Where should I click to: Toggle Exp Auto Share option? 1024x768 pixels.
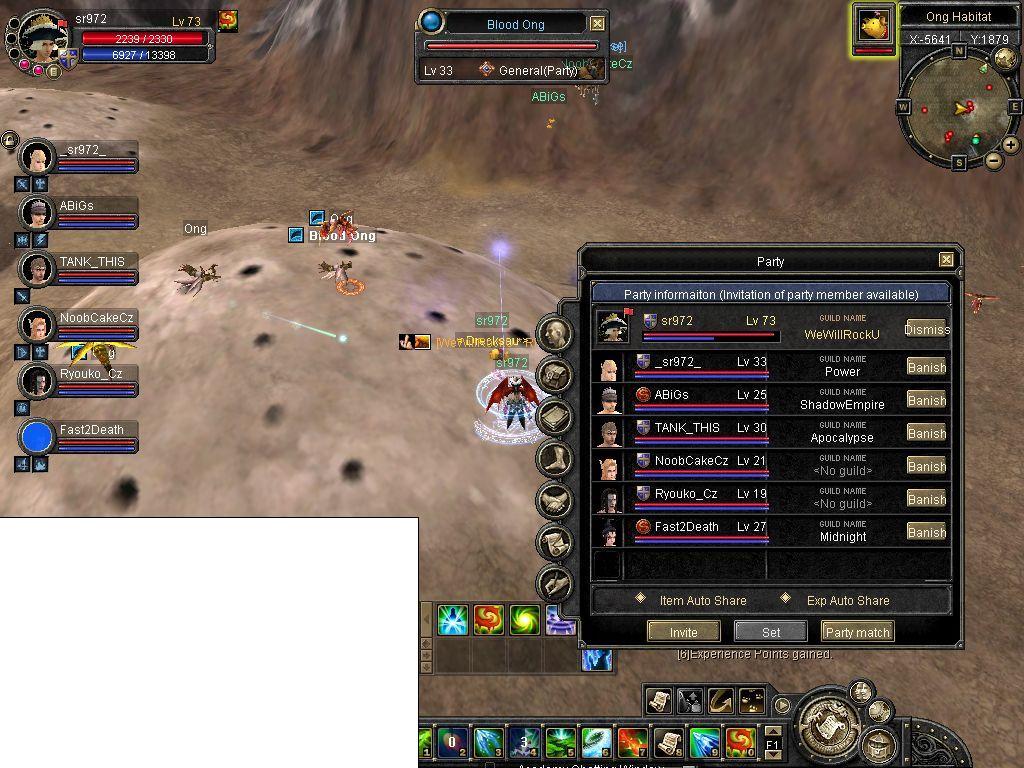tap(783, 600)
